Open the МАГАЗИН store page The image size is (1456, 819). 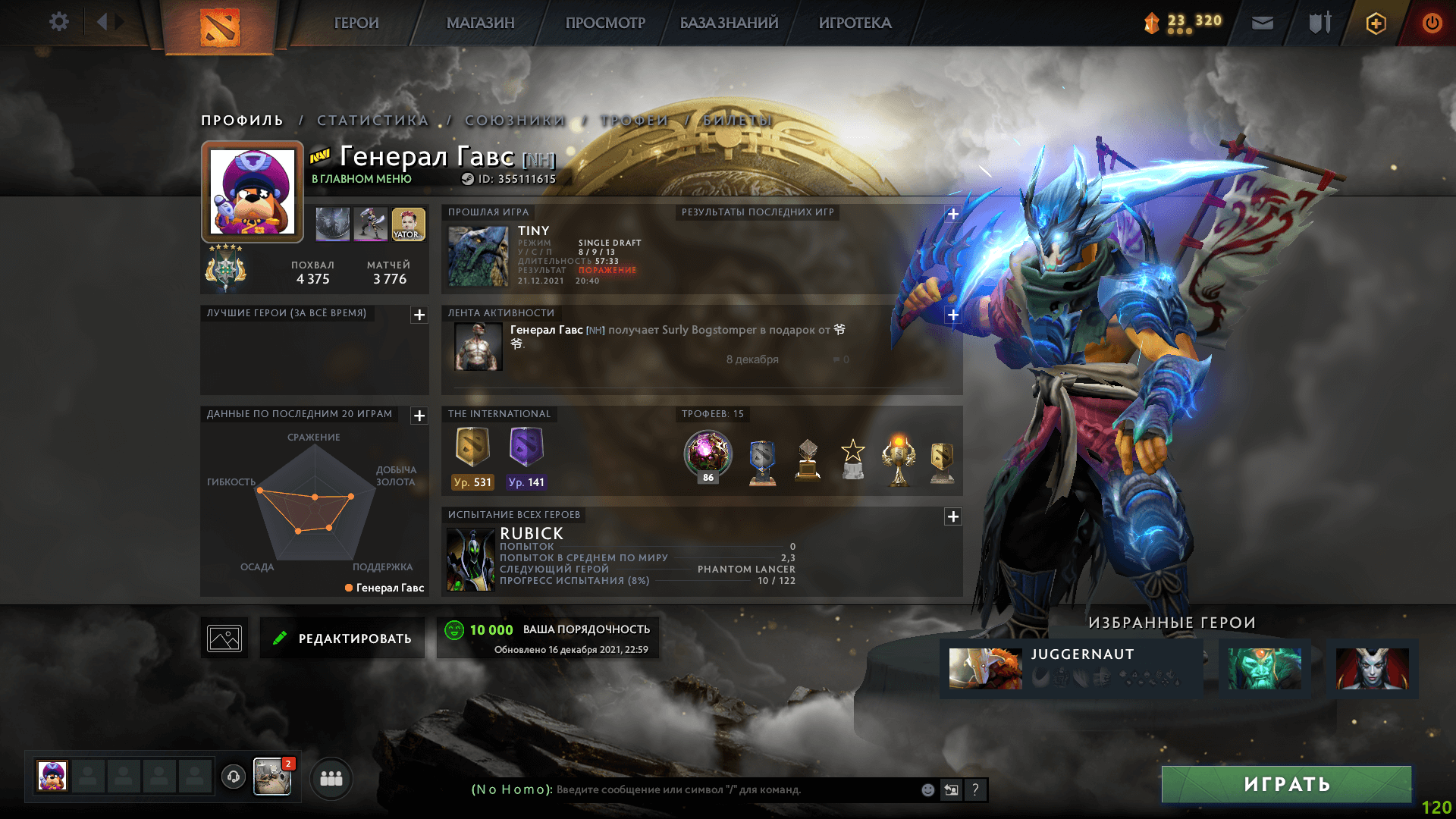[480, 23]
